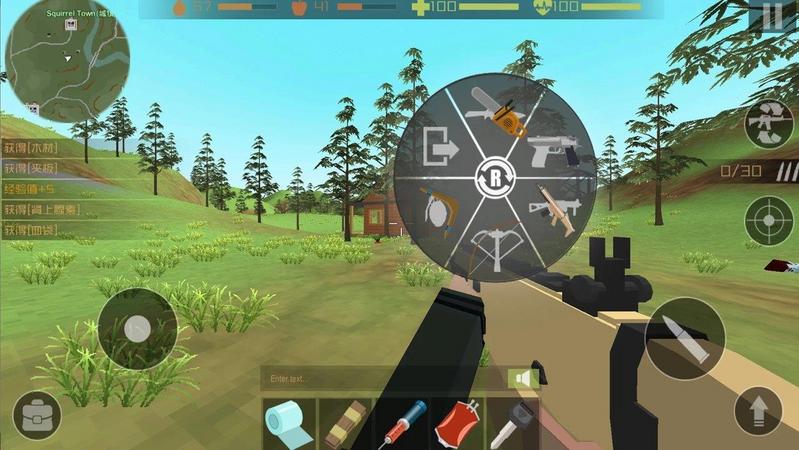Jump using the up arrow button
This screenshot has width=799, height=450.
[x=758, y=411]
